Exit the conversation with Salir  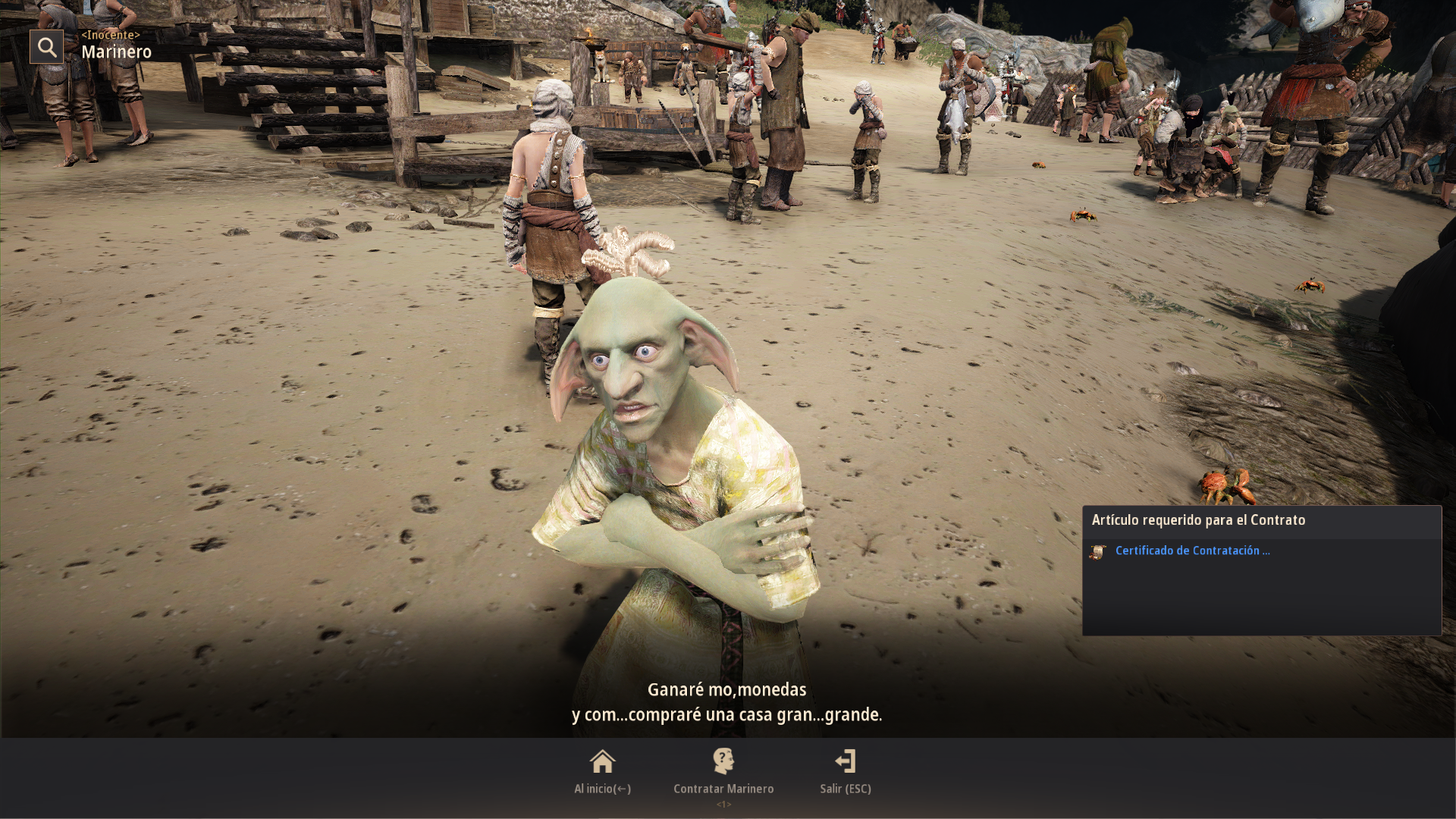[x=845, y=770]
